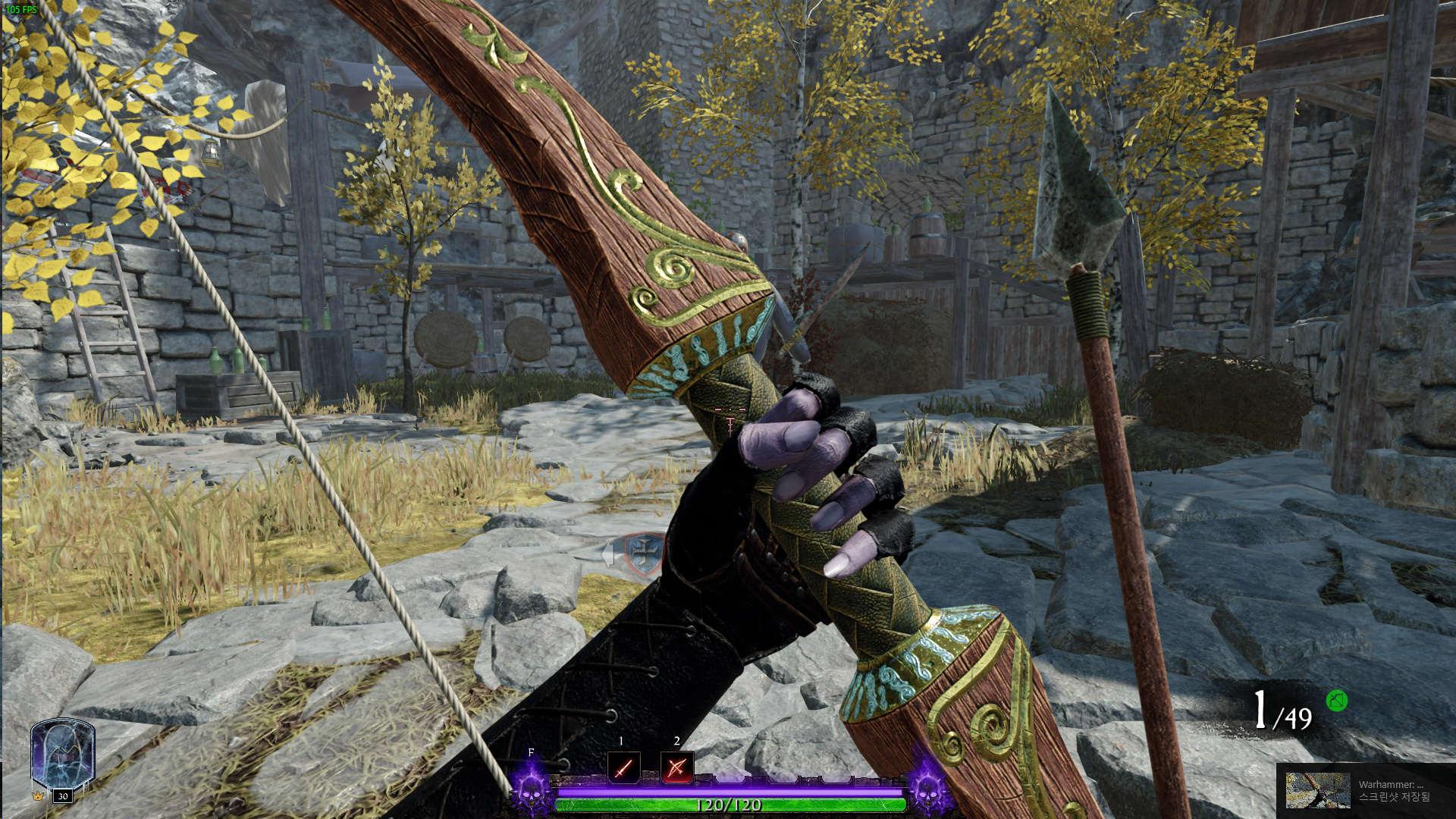Click the hooded character portrait
This screenshot has height=819, width=1456.
tap(62, 755)
